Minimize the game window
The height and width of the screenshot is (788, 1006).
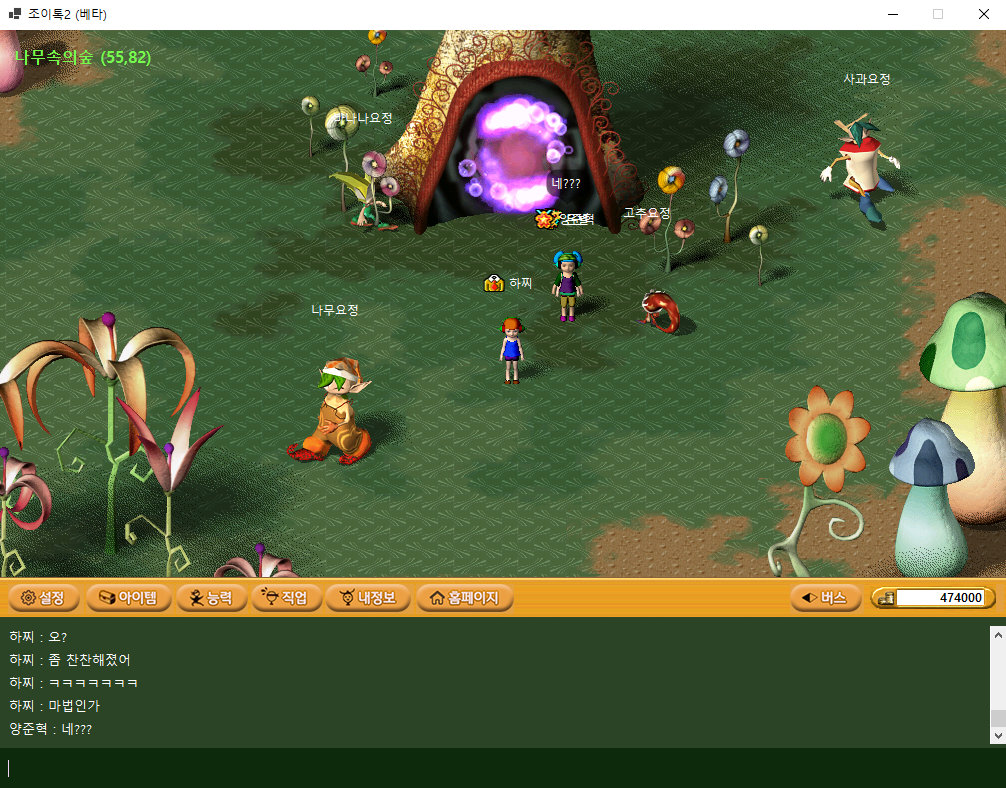(892, 14)
